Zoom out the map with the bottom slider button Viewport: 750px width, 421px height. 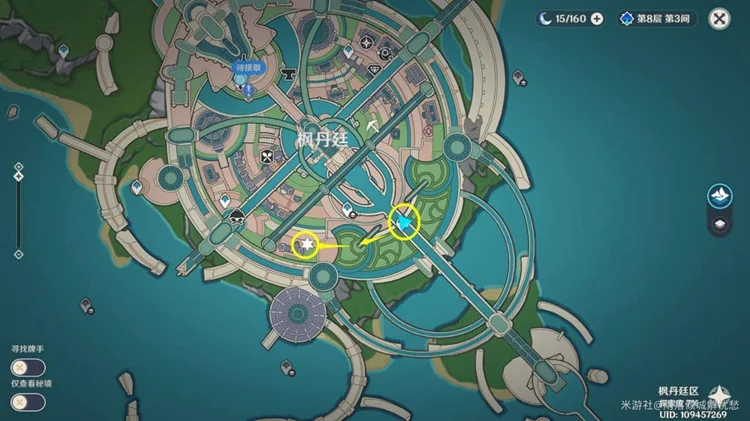click(17, 254)
